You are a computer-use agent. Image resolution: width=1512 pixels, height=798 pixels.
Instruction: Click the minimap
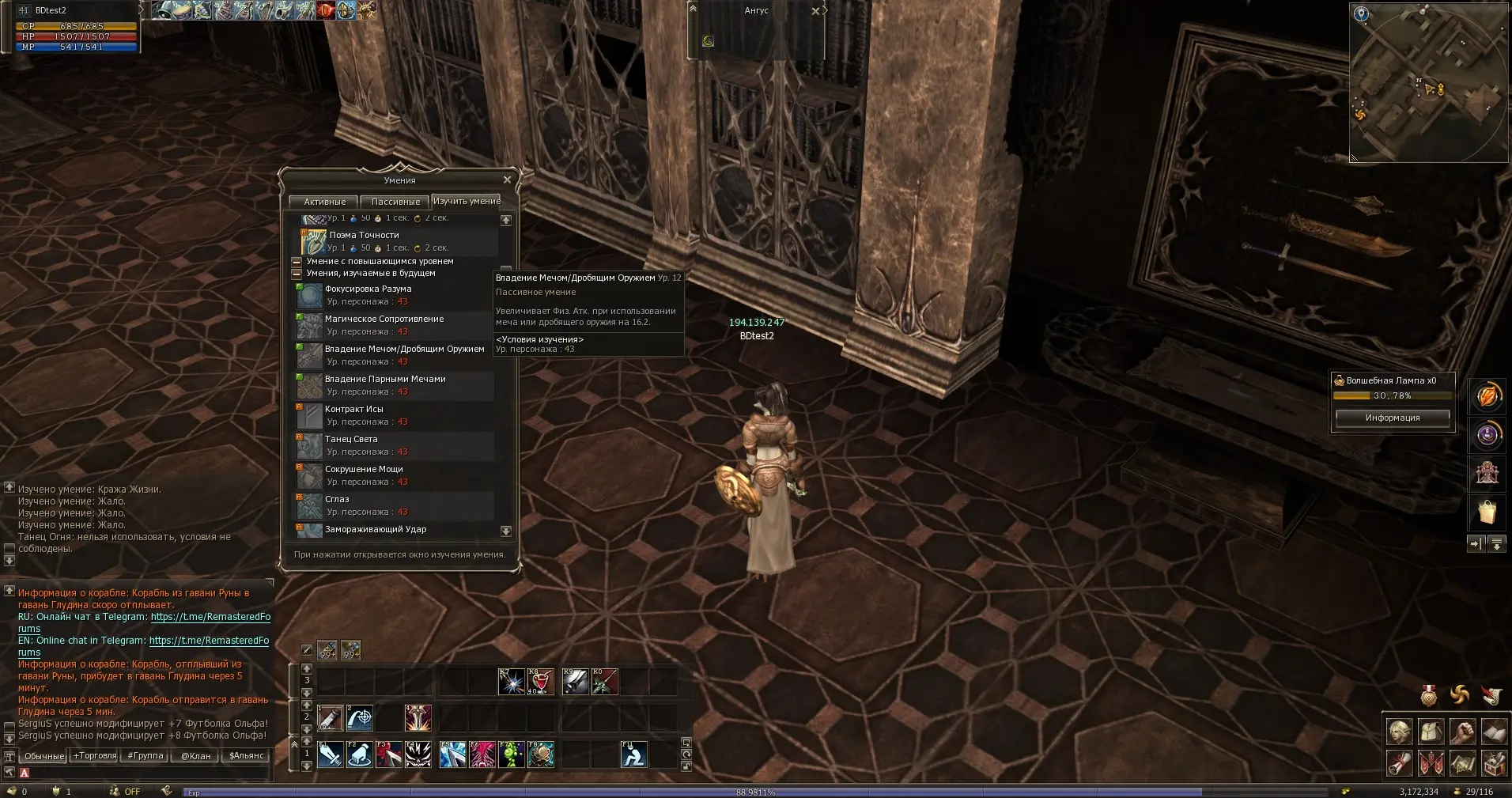(x=1429, y=81)
